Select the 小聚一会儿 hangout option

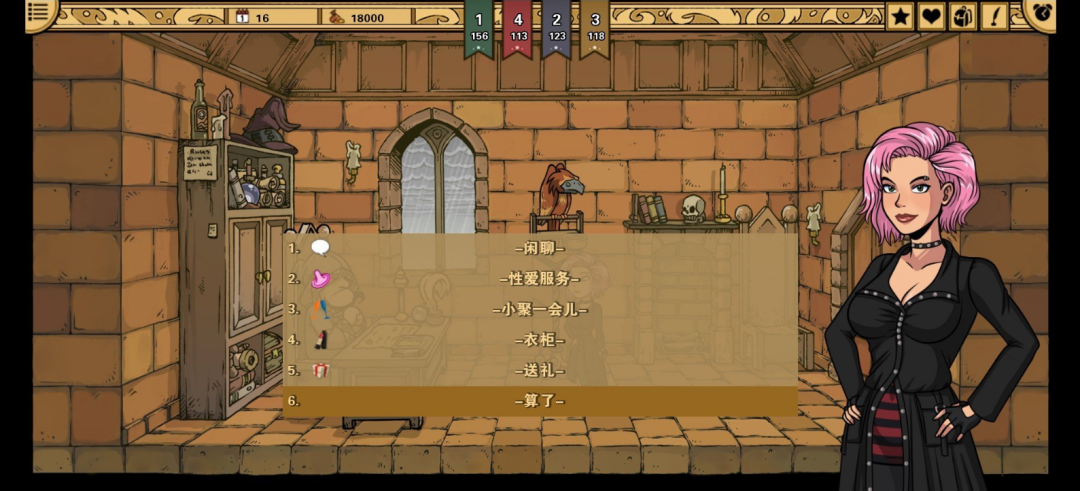tap(540, 309)
